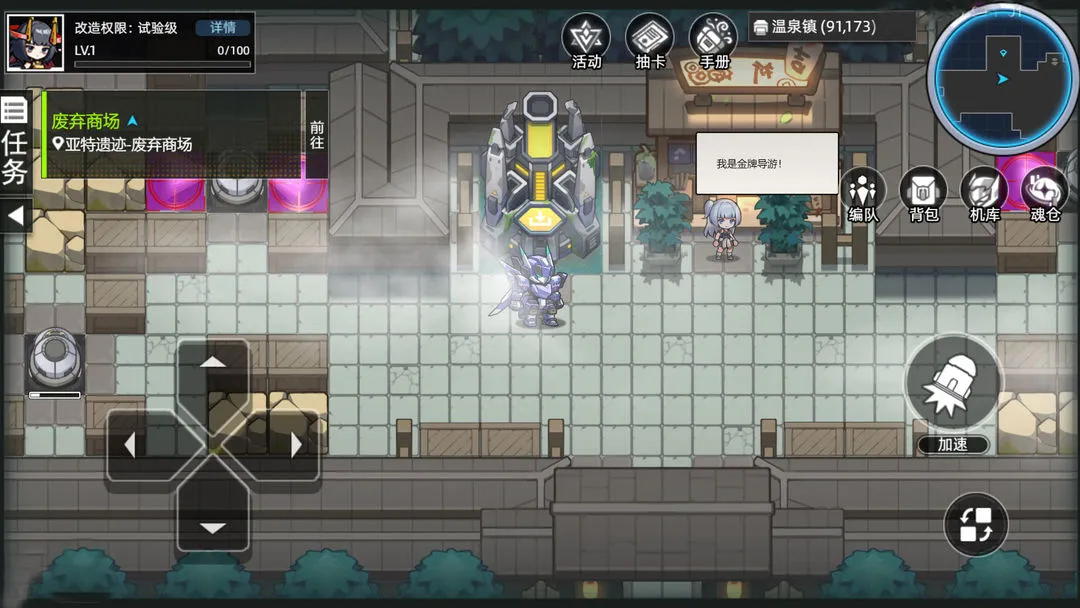This screenshot has width=1080, height=608.
Task: Open the 魂仓 soul storage
Action: click(x=1045, y=194)
